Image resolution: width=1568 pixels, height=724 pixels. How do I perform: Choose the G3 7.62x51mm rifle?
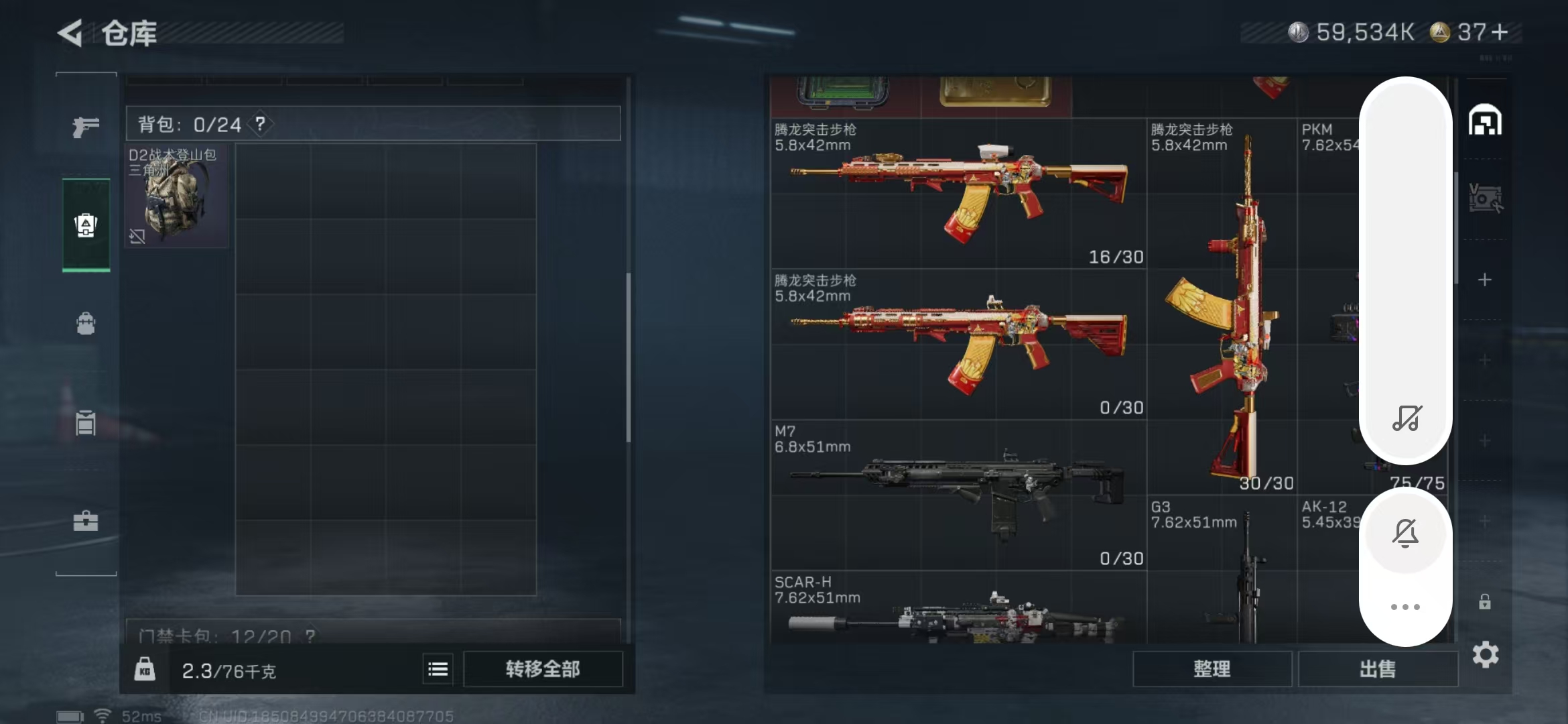pyautogui.click(x=1221, y=573)
